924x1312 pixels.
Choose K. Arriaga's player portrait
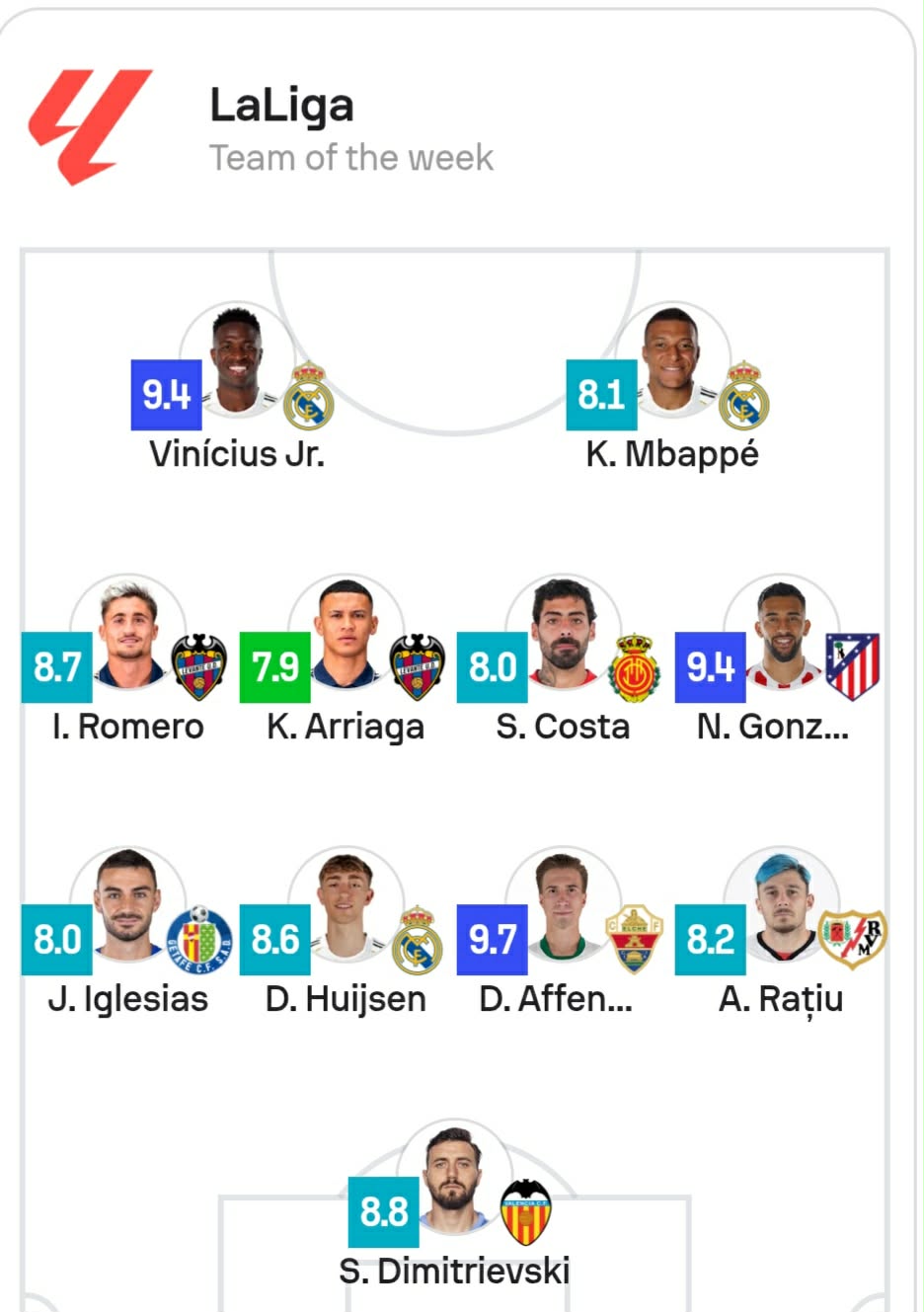[346, 633]
